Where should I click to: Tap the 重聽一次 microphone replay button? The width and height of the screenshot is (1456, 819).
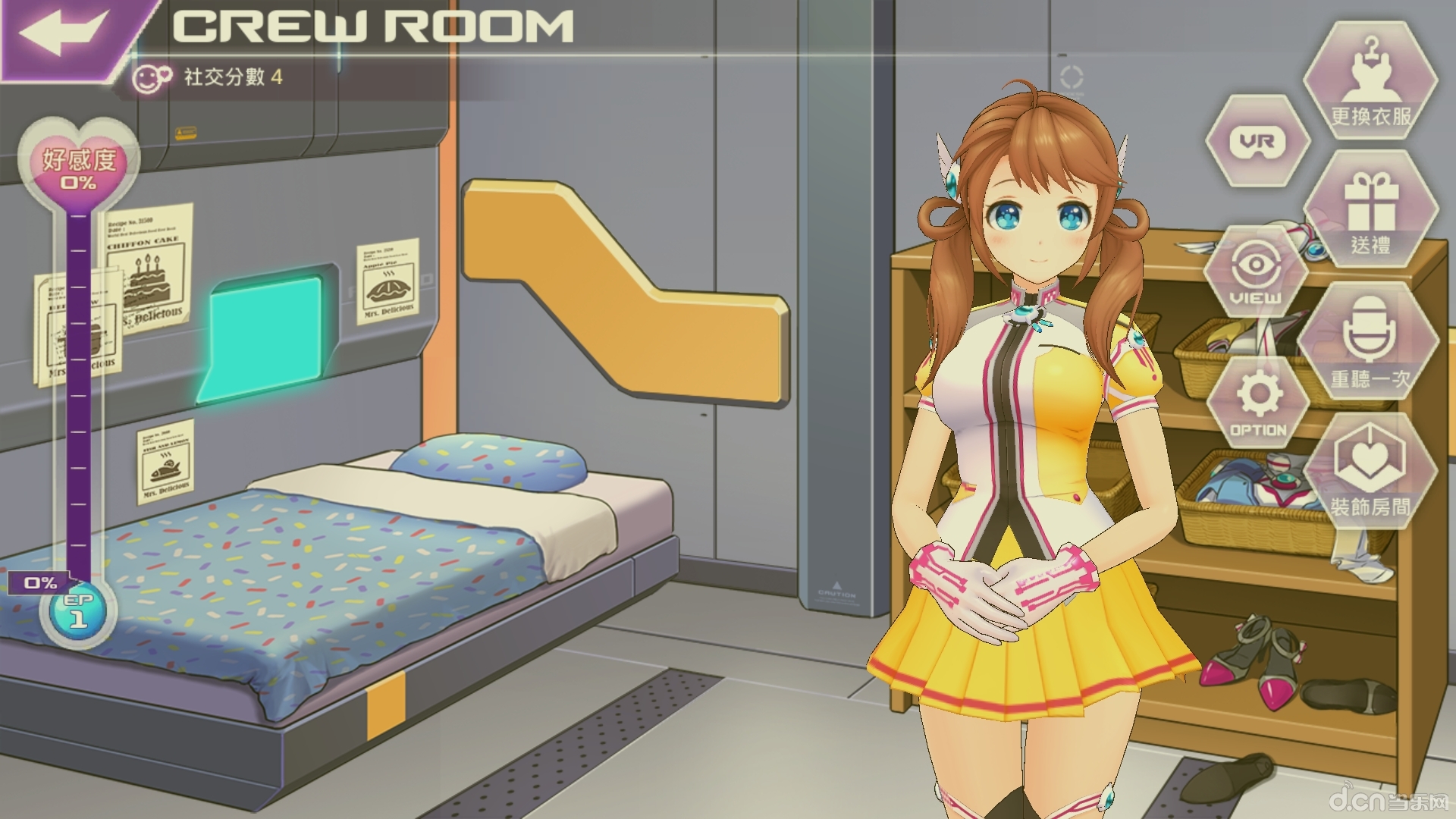pyautogui.click(x=1370, y=342)
